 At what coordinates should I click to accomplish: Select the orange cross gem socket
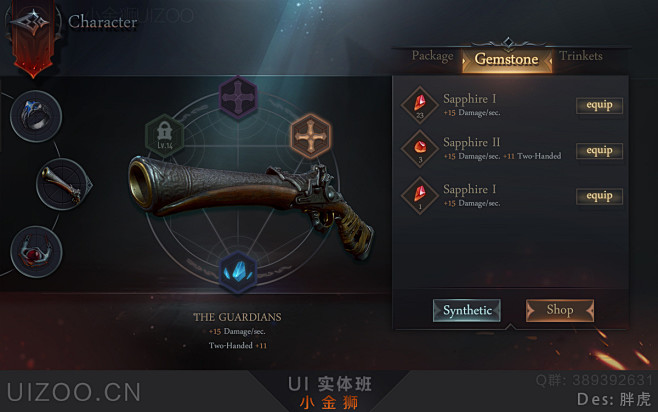[x=310, y=135]
